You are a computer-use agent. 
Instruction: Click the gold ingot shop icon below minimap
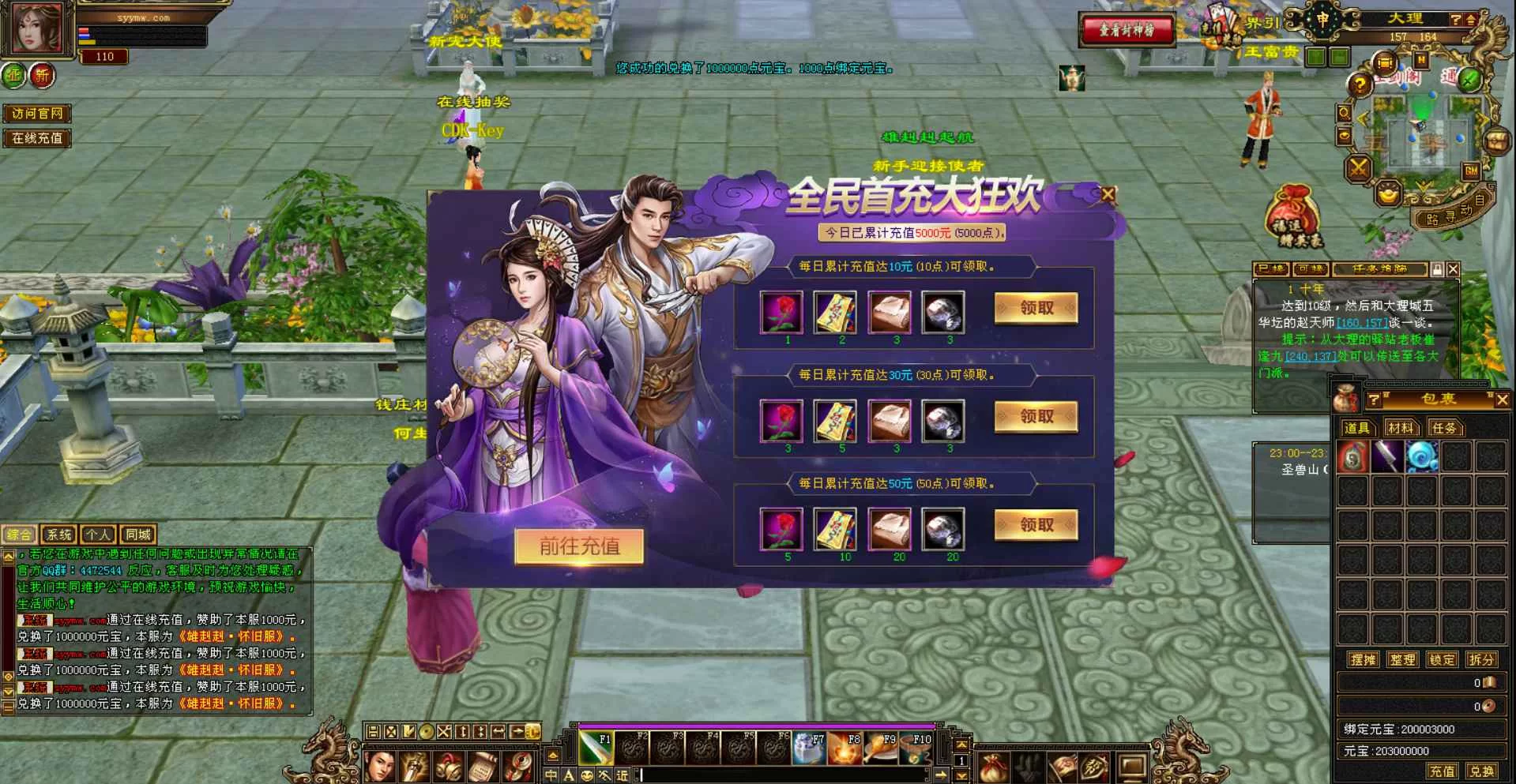coord(1389,193)
